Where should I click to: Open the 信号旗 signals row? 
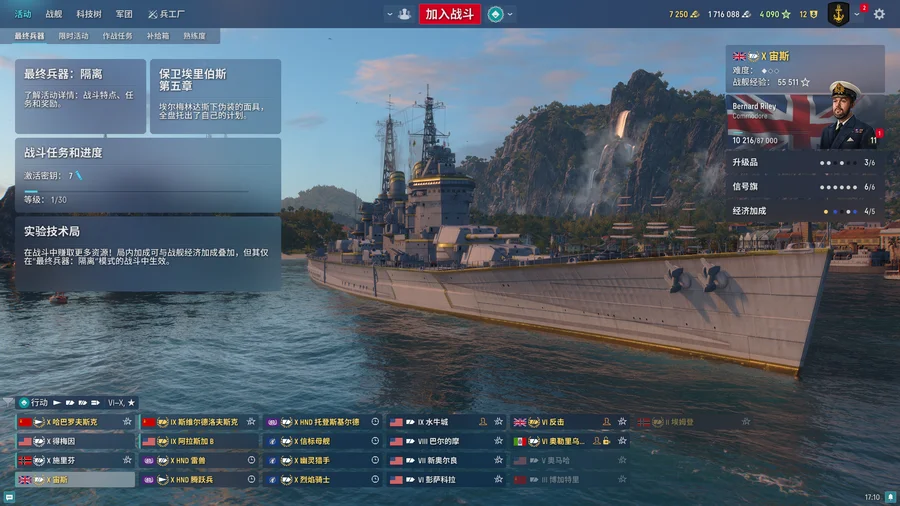[x=804, y=187]
